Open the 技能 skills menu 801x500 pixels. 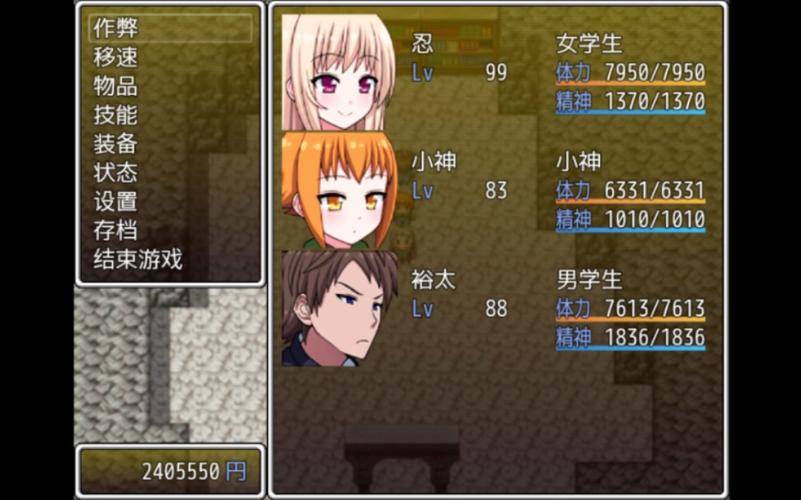pos(116,115)
